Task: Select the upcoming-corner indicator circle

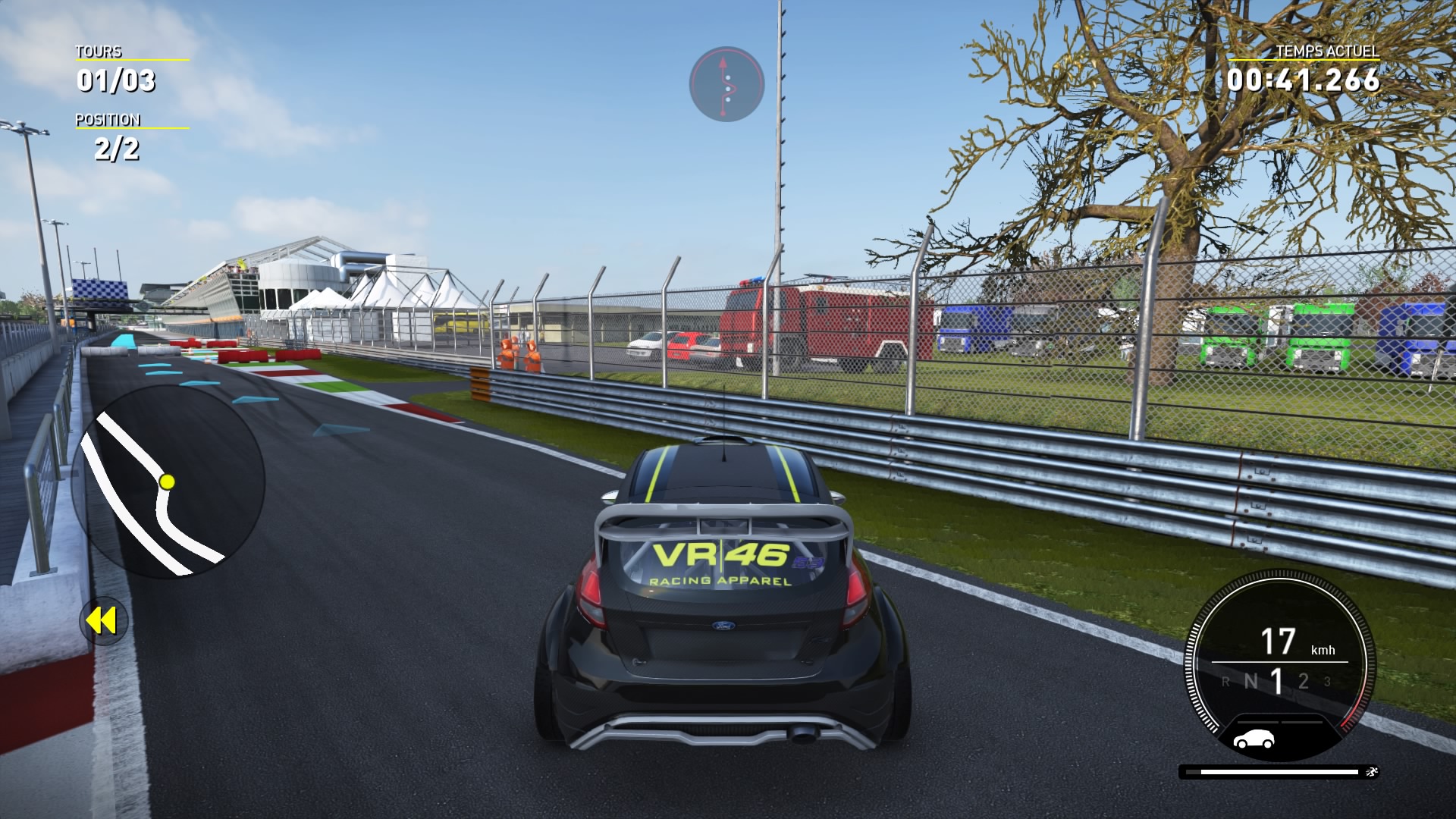Action: coord(726,84)
